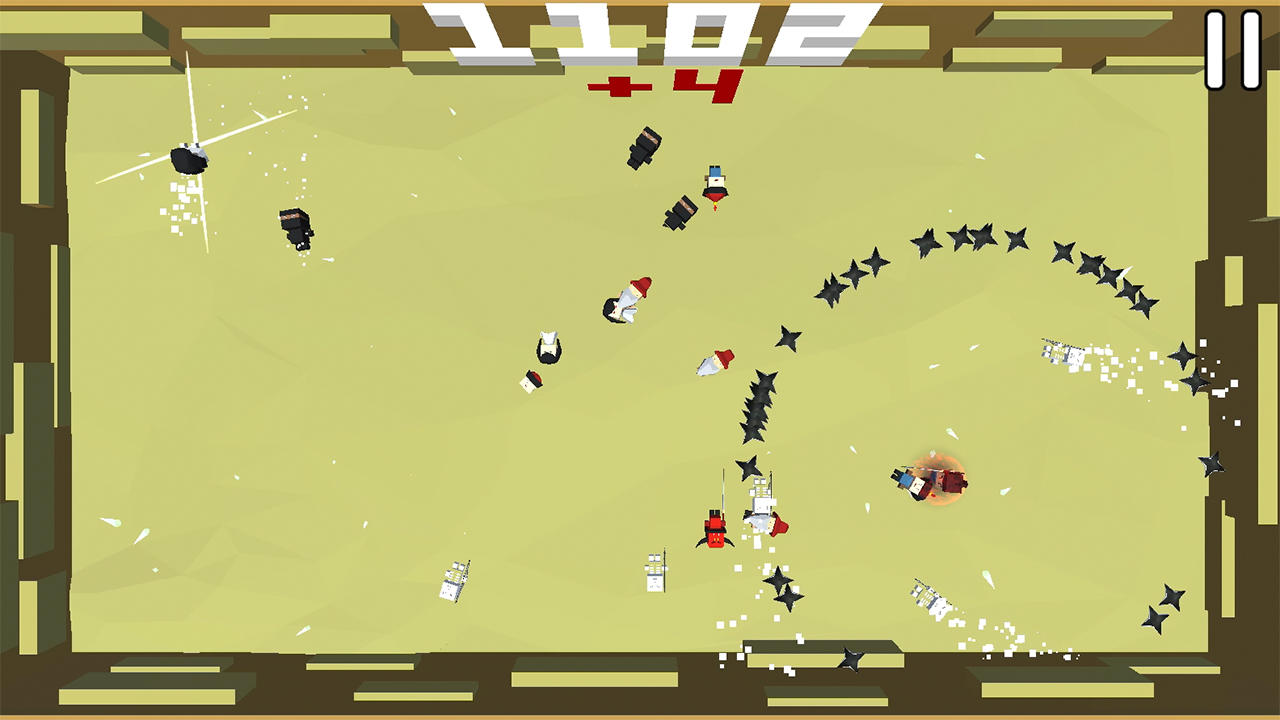Select the player character near the explosion
This screenshot has width=1280, height=720.
point(910,483)
